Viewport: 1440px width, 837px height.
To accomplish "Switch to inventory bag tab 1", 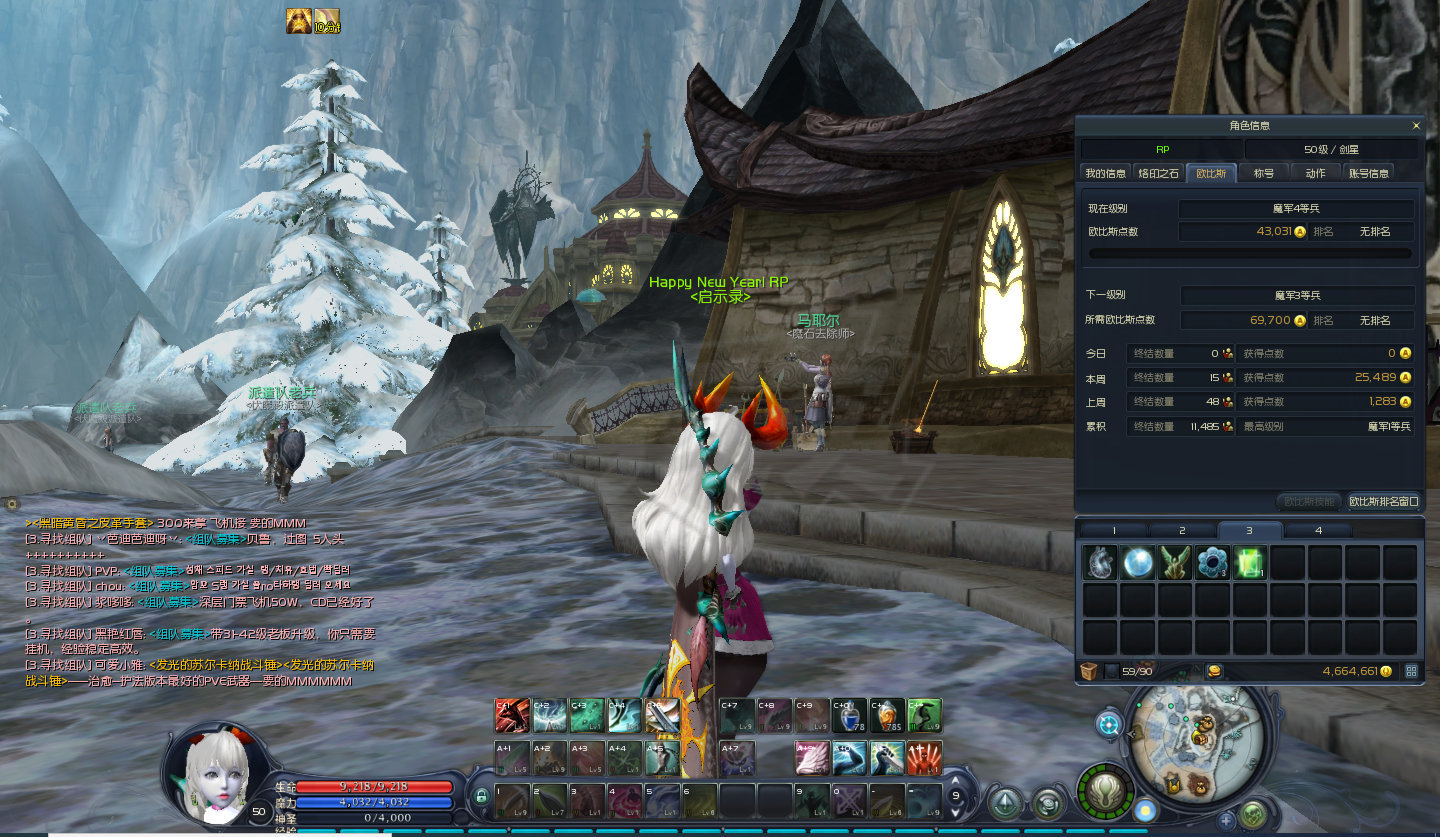I will 1114,530.
